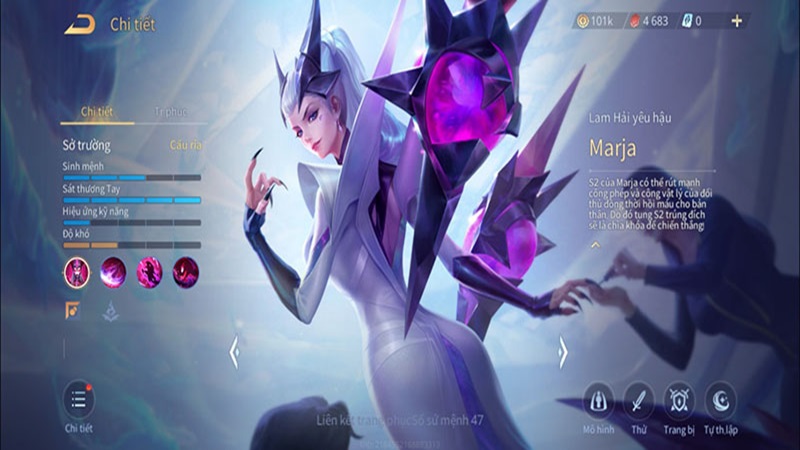Switch to the Trang phục tab
Viewport: 800px width, 450px height.
point(173,112)
